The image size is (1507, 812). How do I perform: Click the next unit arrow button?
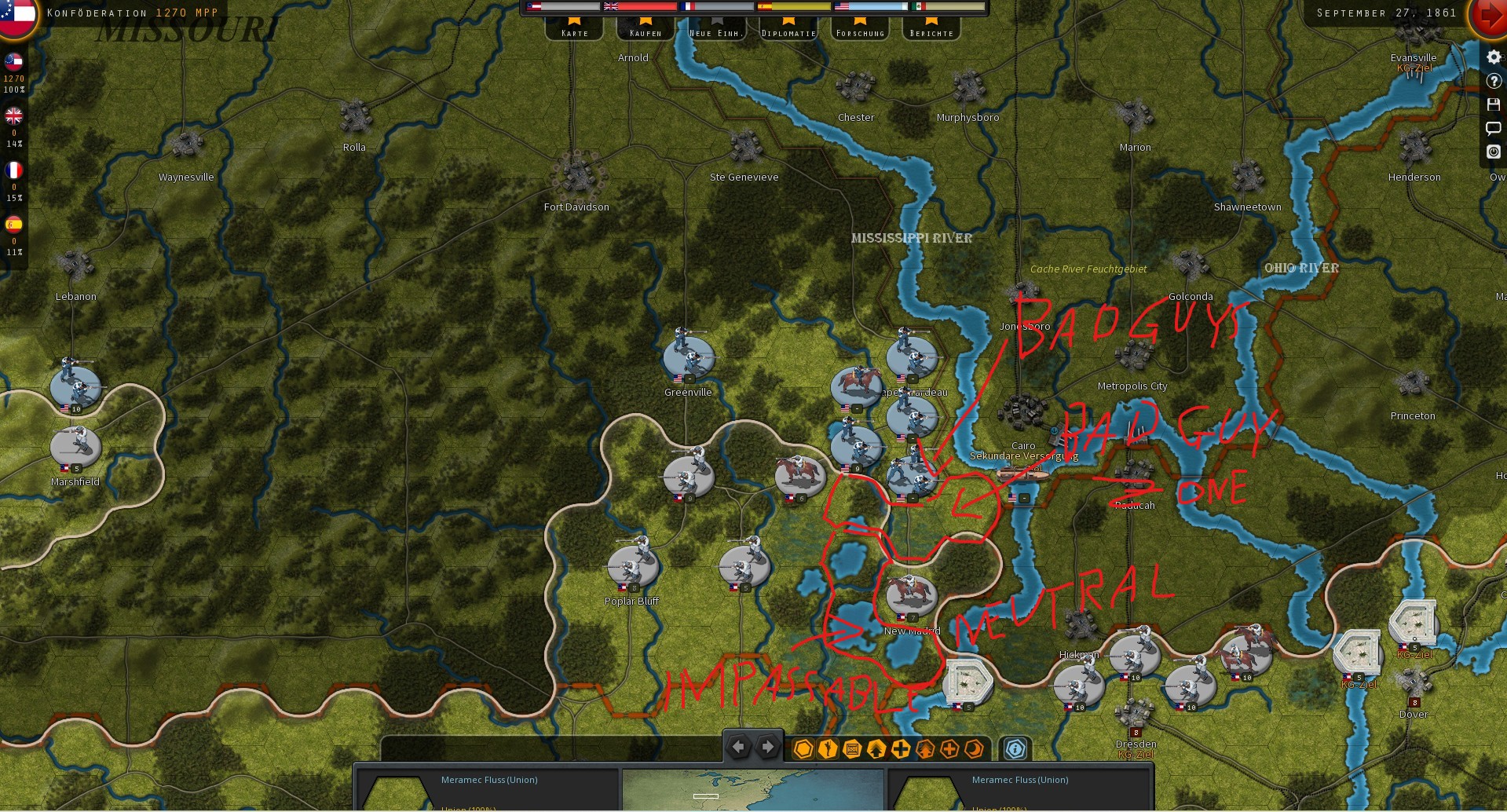(x=766, y=747)
